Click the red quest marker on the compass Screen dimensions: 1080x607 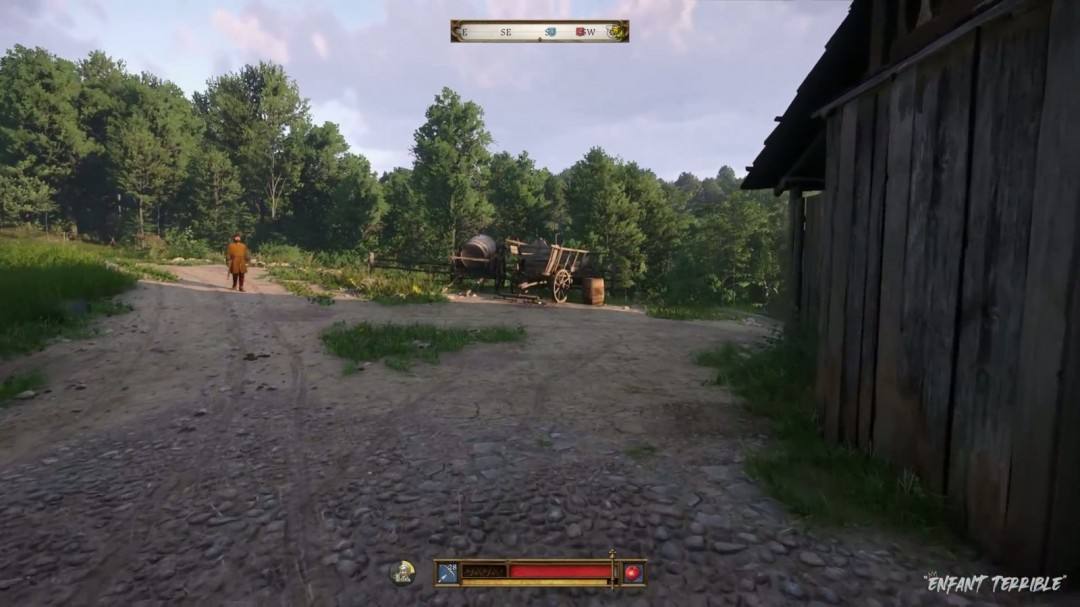[580, 32]
